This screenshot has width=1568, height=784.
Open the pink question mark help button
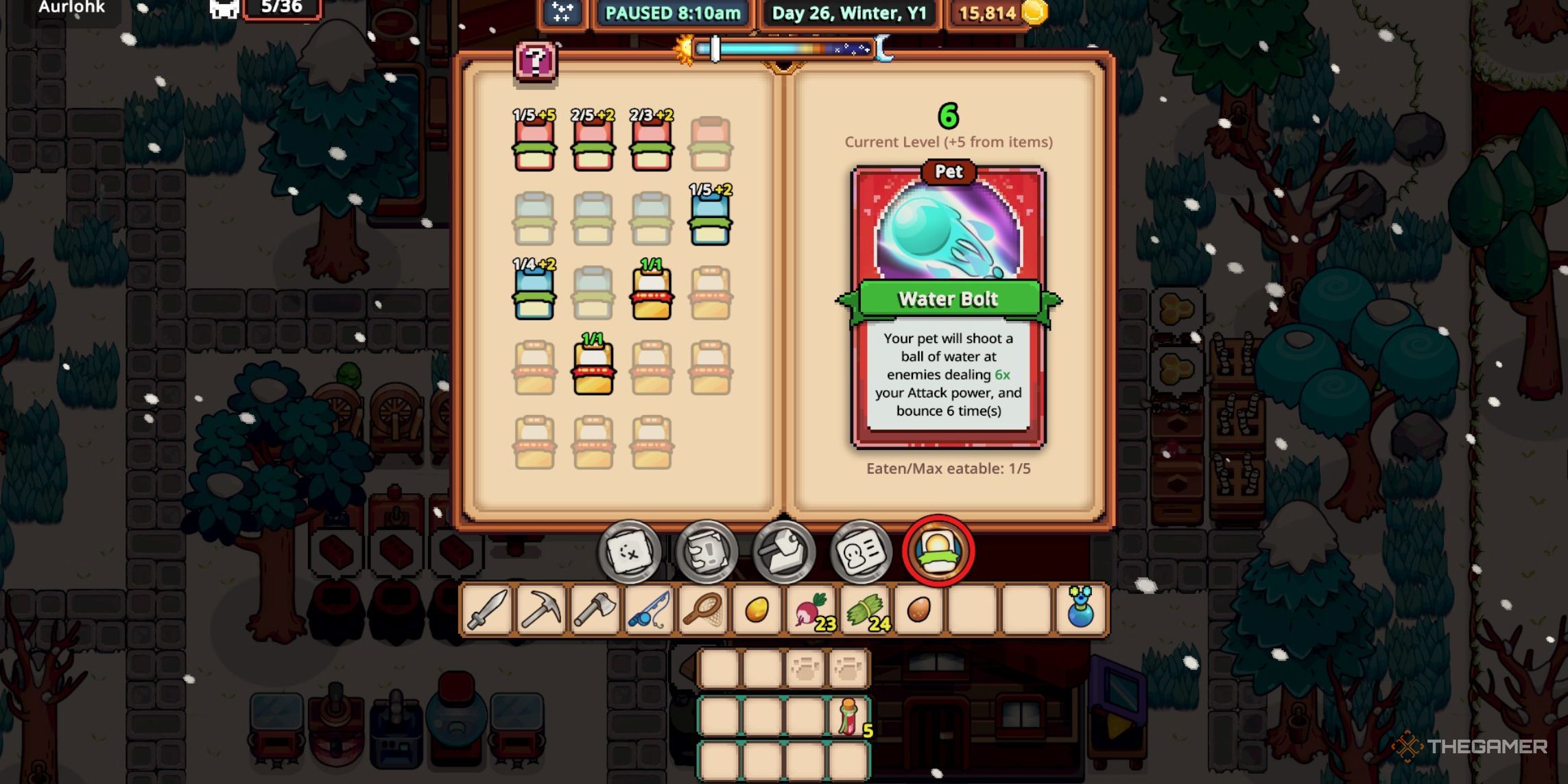pyautogui.click(x=536, y=62)
